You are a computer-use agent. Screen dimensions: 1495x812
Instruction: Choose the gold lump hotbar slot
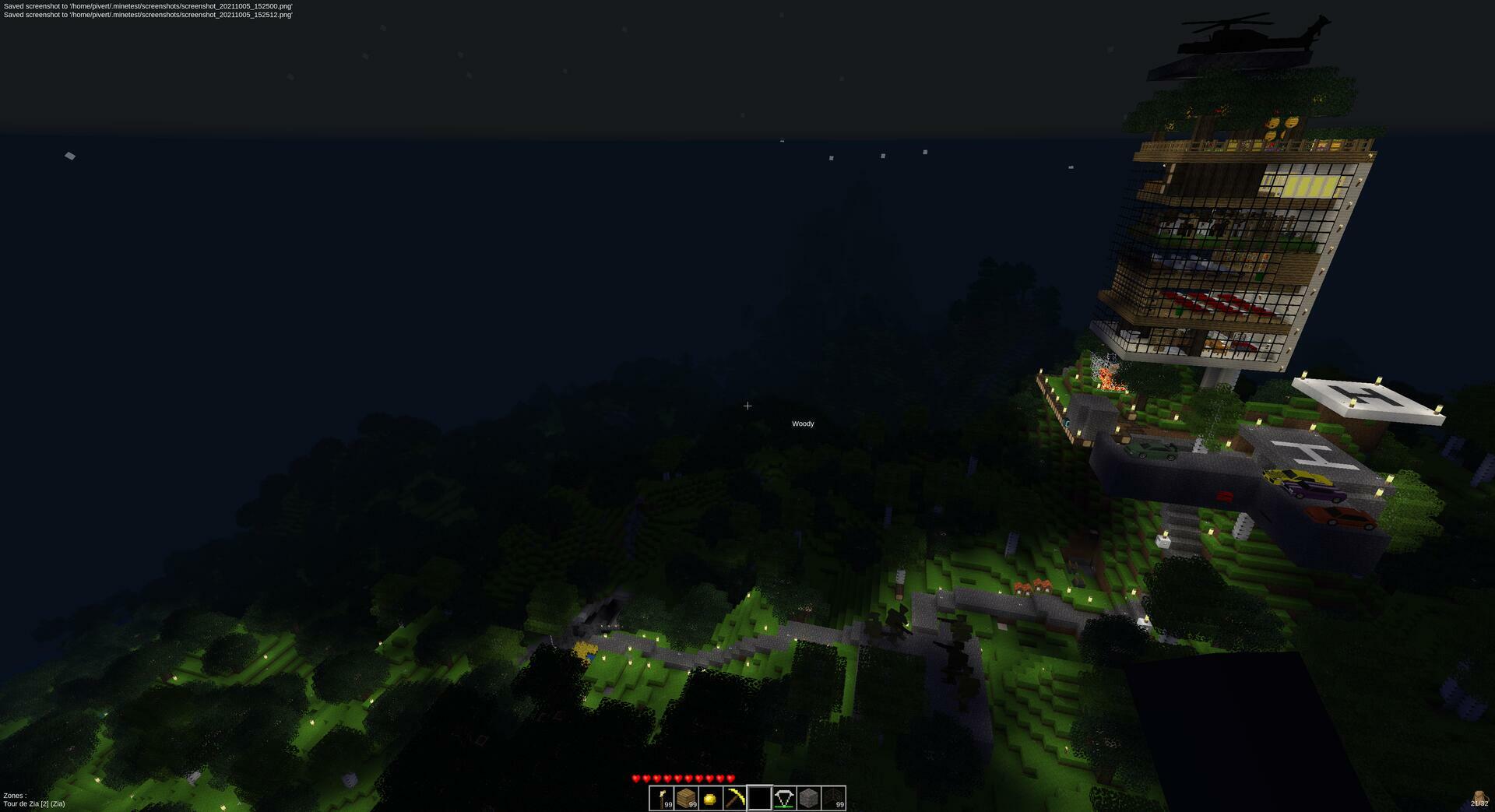coord(710,798)
